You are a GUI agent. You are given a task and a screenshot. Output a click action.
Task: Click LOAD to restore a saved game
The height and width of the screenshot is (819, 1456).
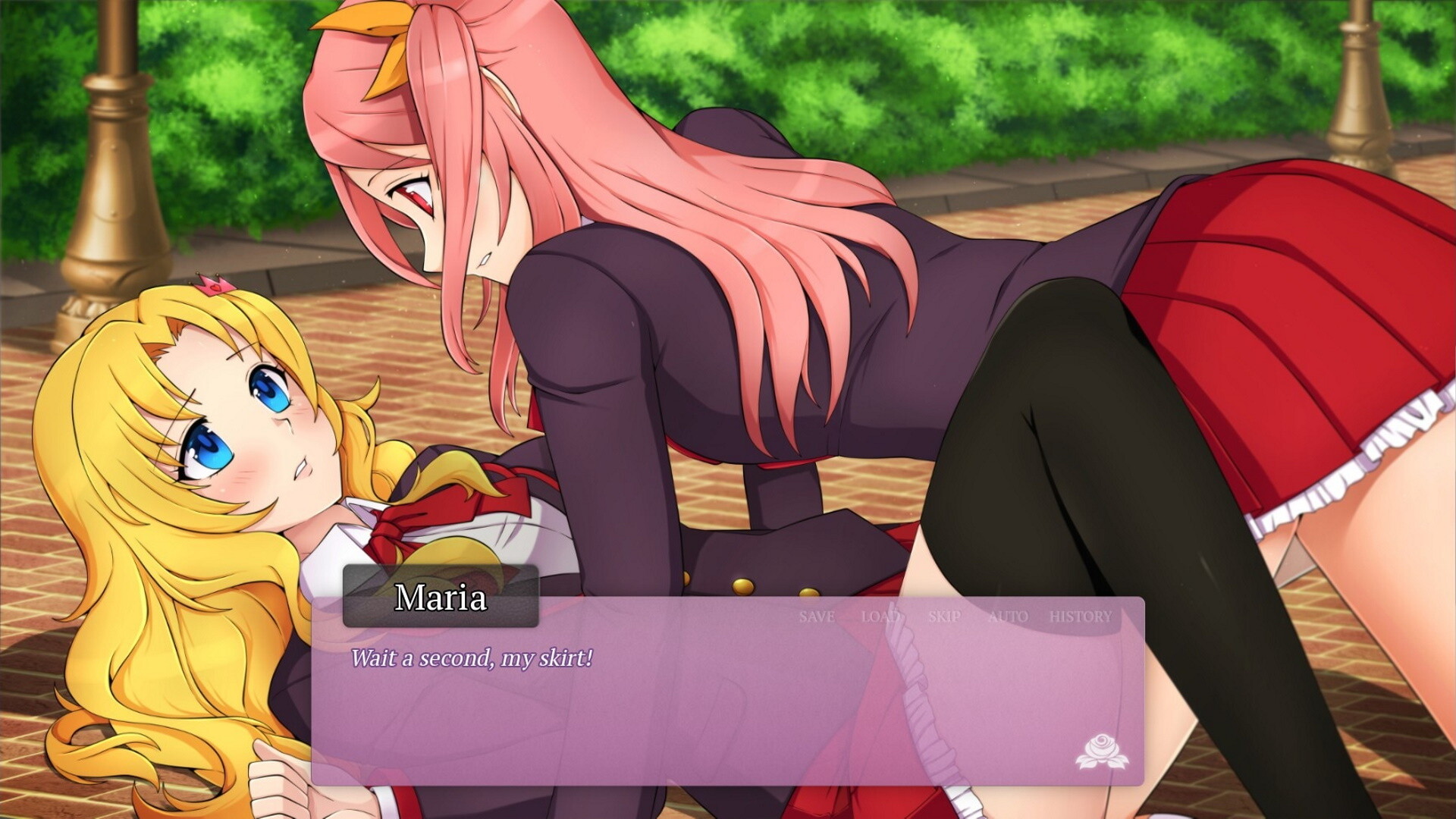[x=882, y=617]
